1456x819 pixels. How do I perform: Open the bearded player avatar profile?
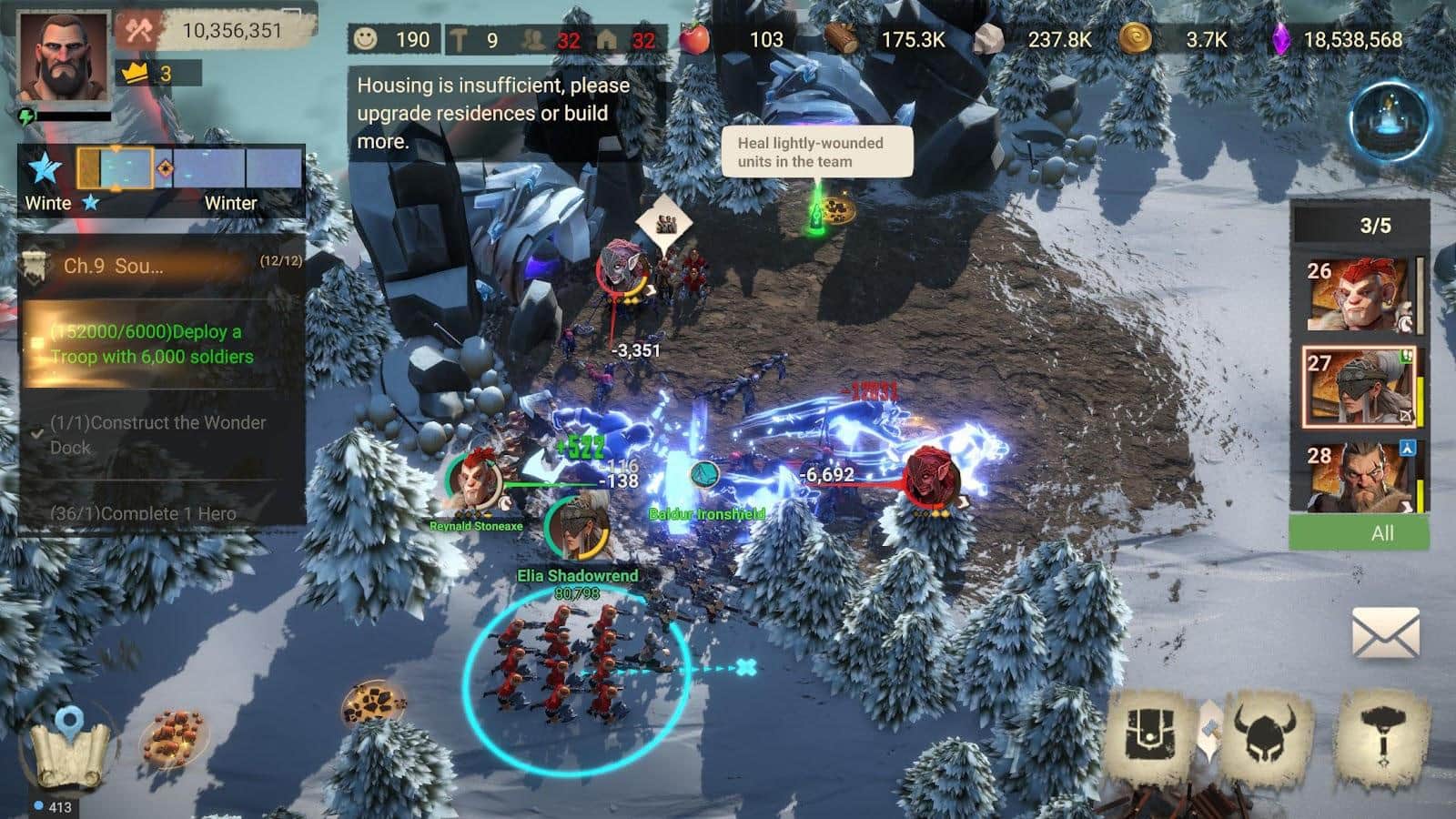[63, 57]
